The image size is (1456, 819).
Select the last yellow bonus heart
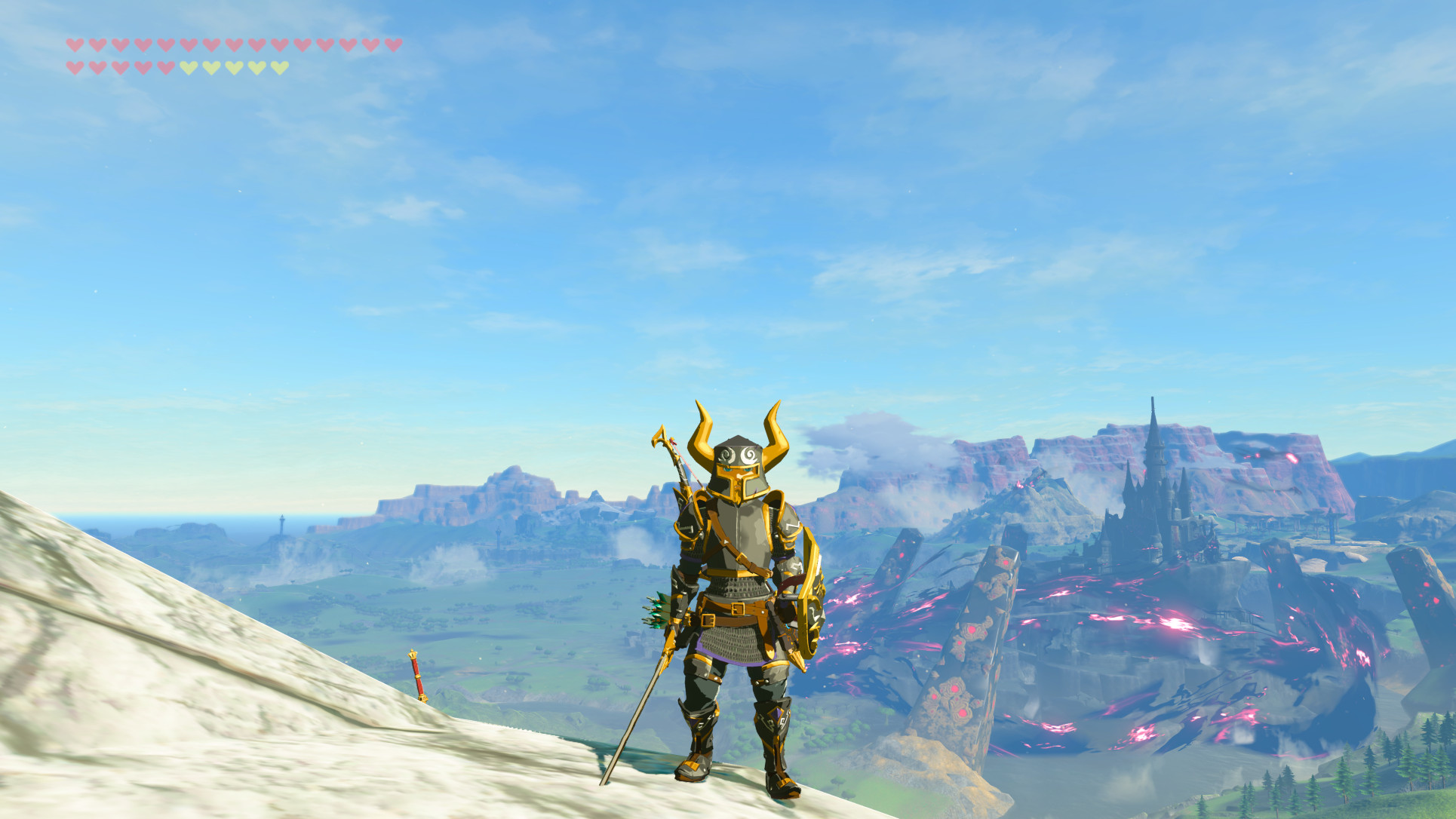[278, 66]
